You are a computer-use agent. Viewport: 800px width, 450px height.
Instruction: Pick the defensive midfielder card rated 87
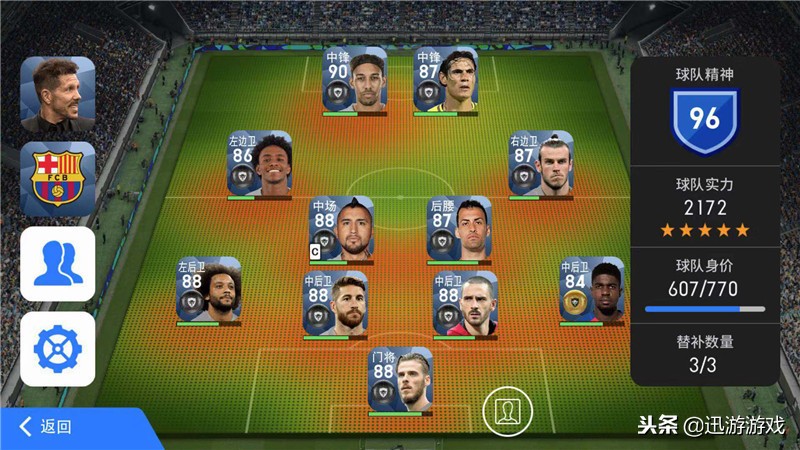click(459, 230)
